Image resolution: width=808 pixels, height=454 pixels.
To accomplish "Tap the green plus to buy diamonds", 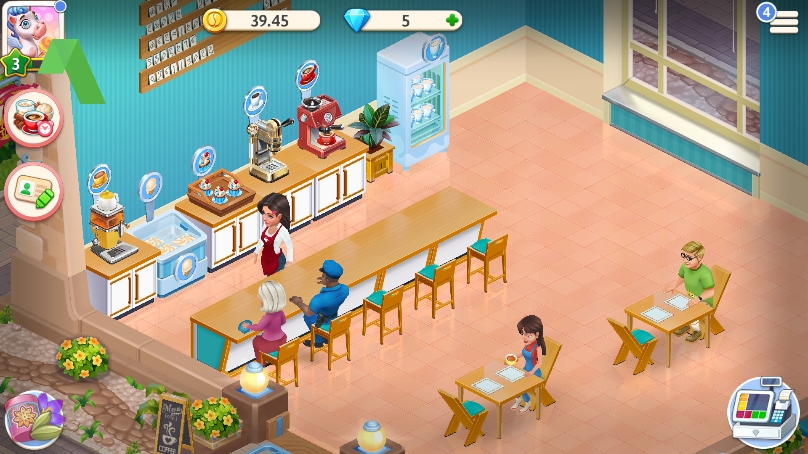I will tap(453, 20).
